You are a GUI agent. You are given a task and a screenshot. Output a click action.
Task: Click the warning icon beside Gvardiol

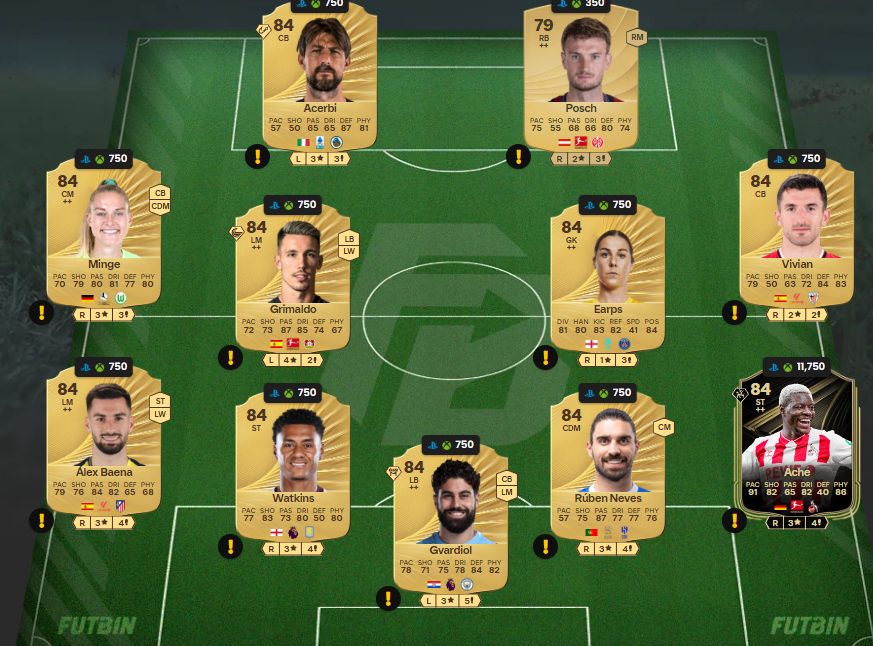click(x=388, y=599)
